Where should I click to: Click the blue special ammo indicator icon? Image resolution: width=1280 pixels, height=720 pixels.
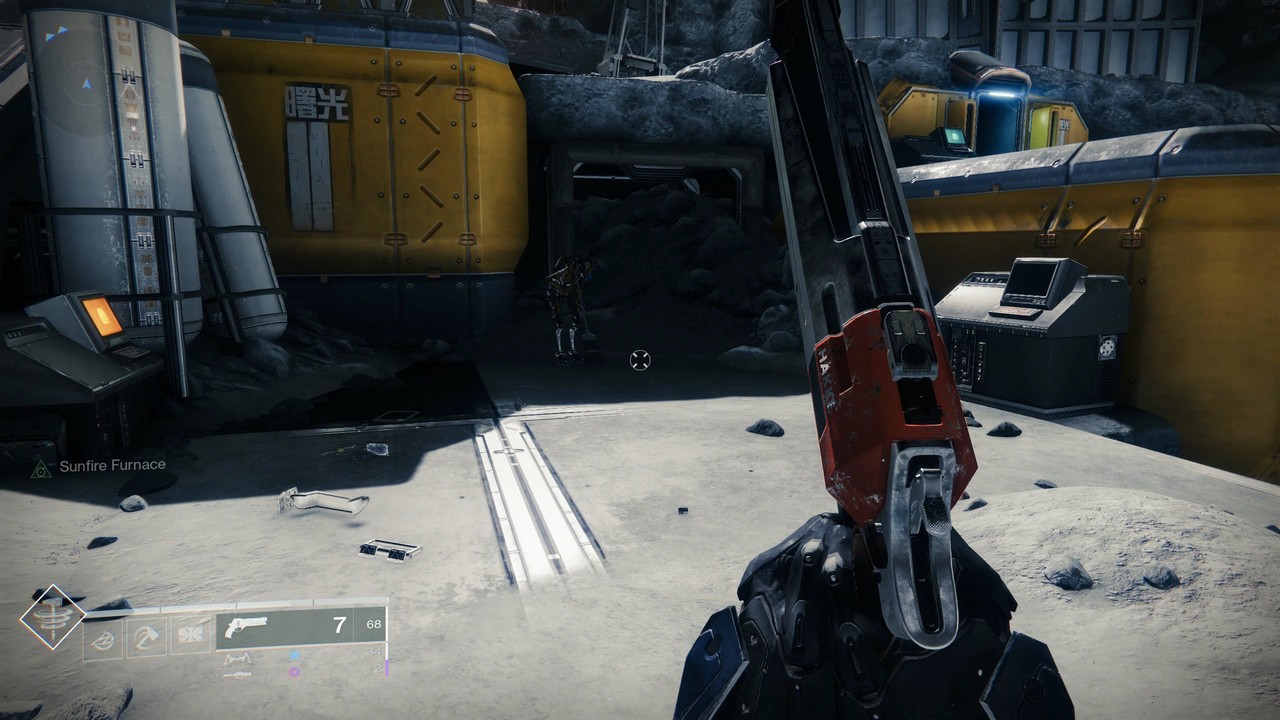pos(295,657)
